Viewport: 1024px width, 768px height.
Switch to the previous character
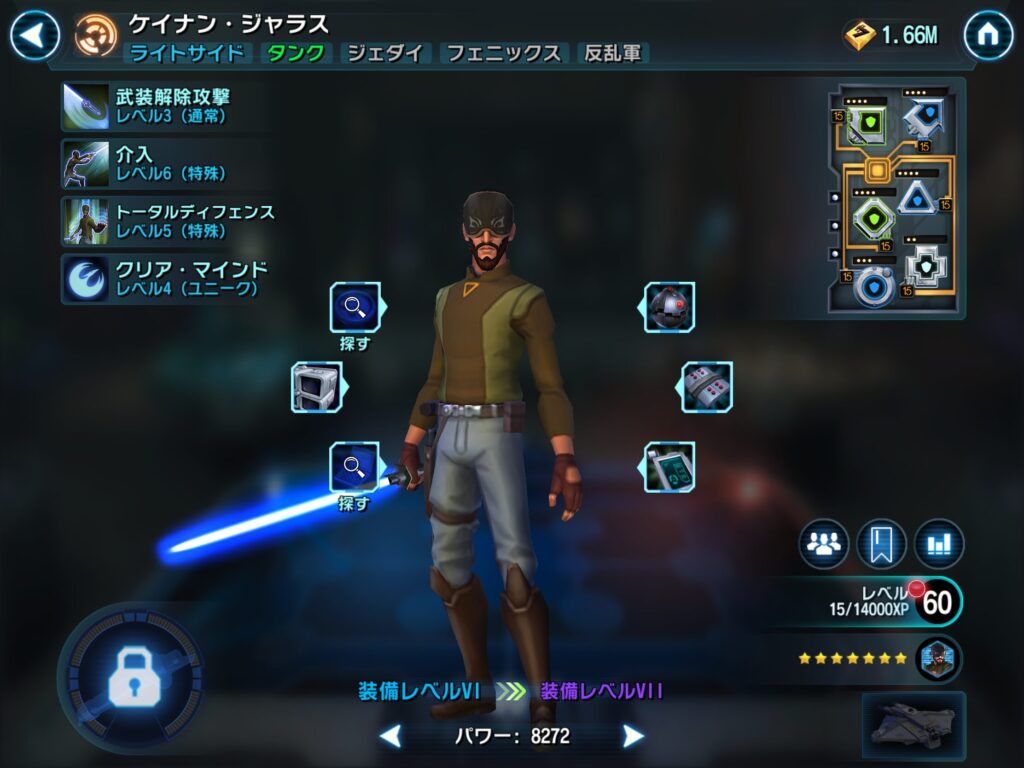click(391, 737)
